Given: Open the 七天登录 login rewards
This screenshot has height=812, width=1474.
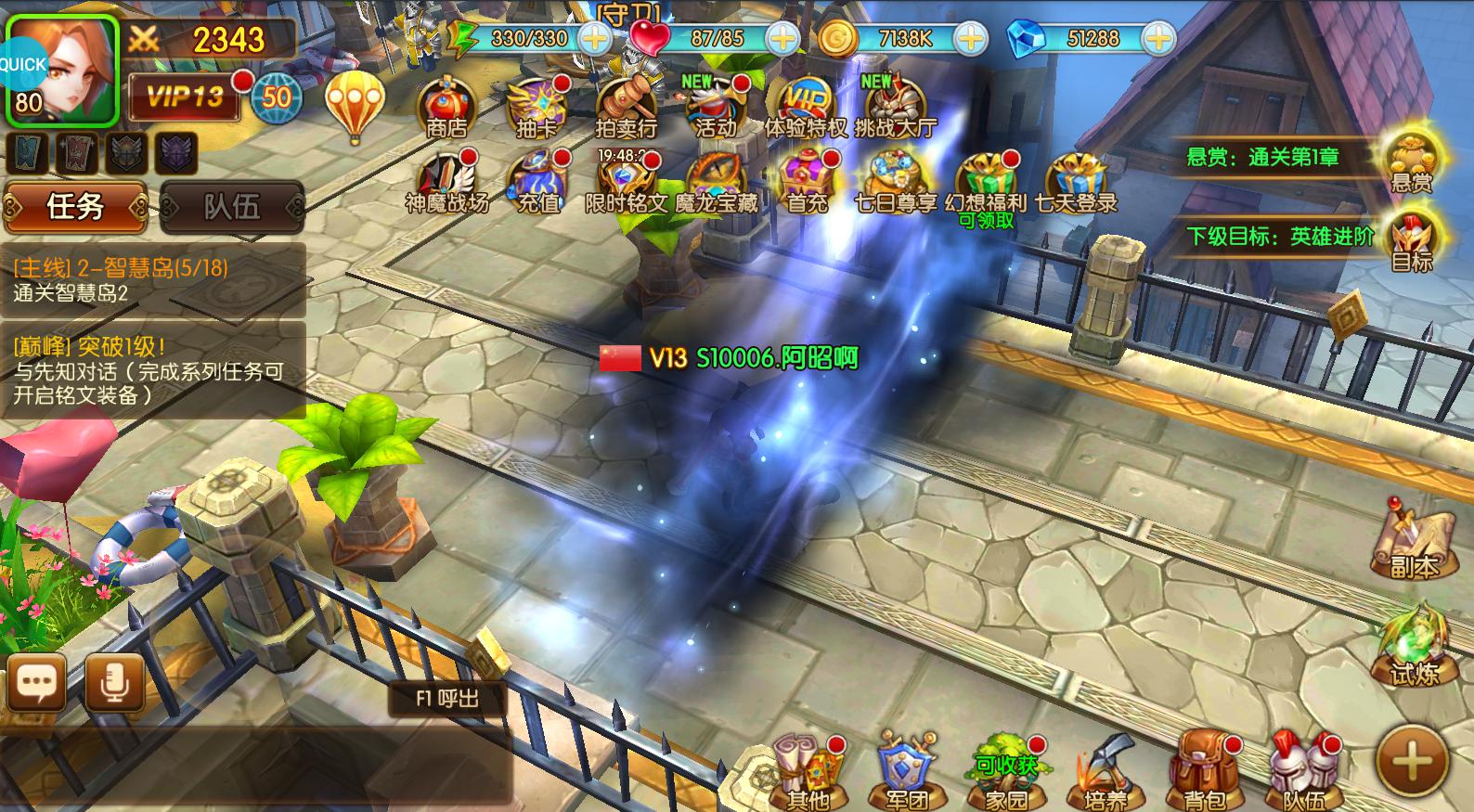Looking at the screenshot, I should point(1076,182).
